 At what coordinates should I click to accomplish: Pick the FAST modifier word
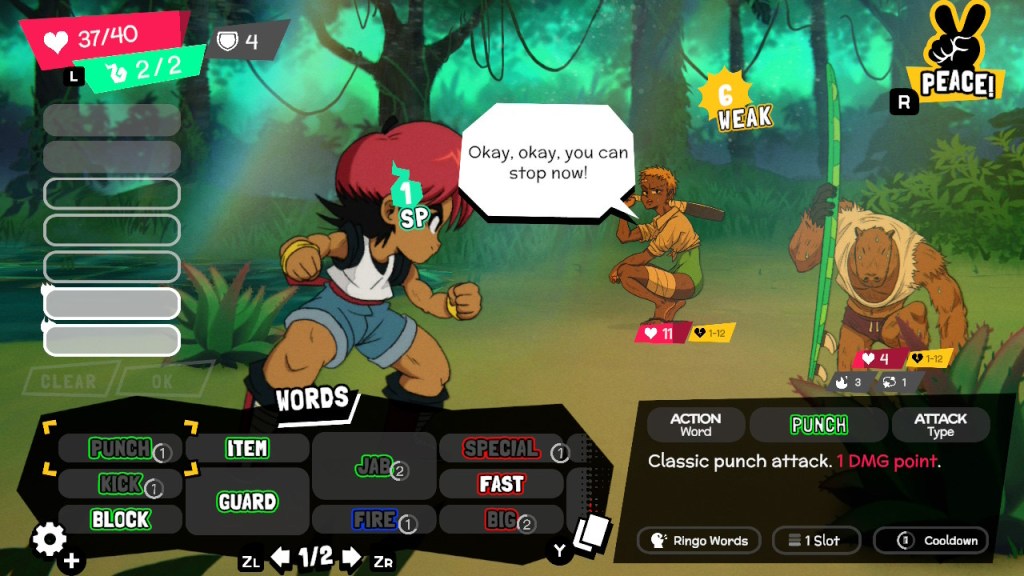pos(501,484)
